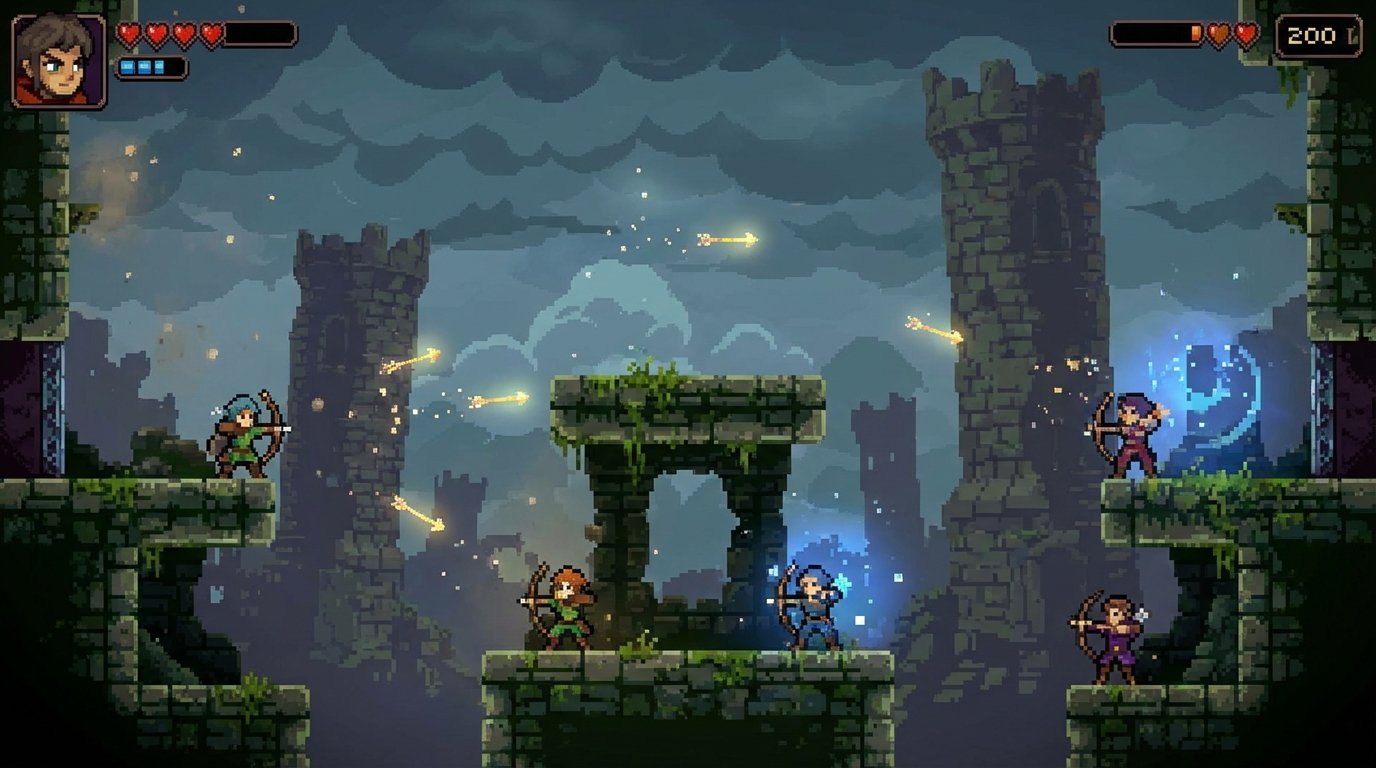Click the player character portrait icon
Viewport: 1376px width, 768px height.
pyautogui.click(x=55, y=58)
